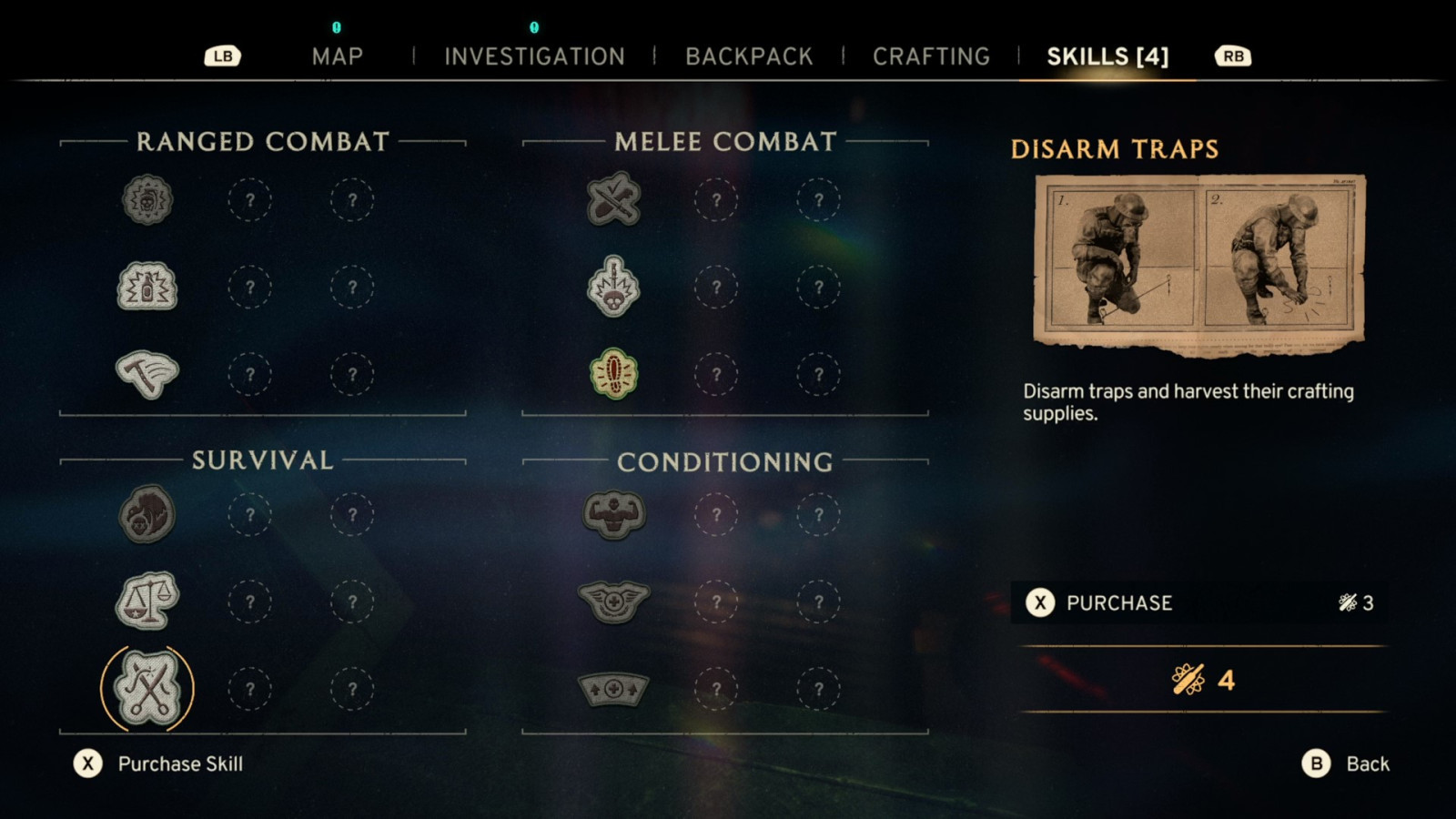Screen dimensions: 1456x819
Task: Choose the exploding bottle skill icon
Action: pyautogui.click(x=147, y=287)
